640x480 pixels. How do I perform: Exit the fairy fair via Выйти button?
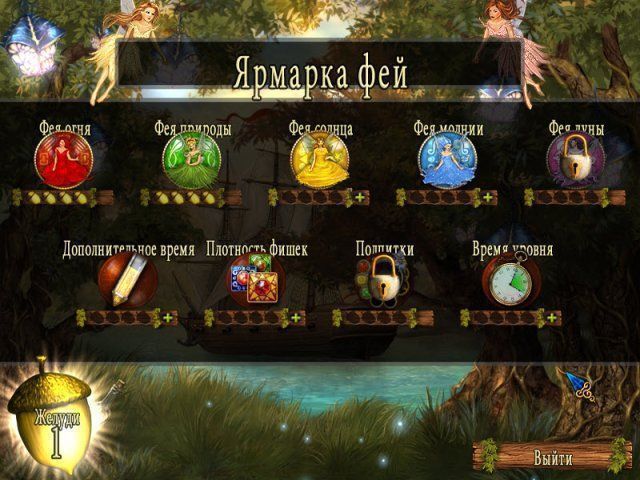tap(553, 459)
